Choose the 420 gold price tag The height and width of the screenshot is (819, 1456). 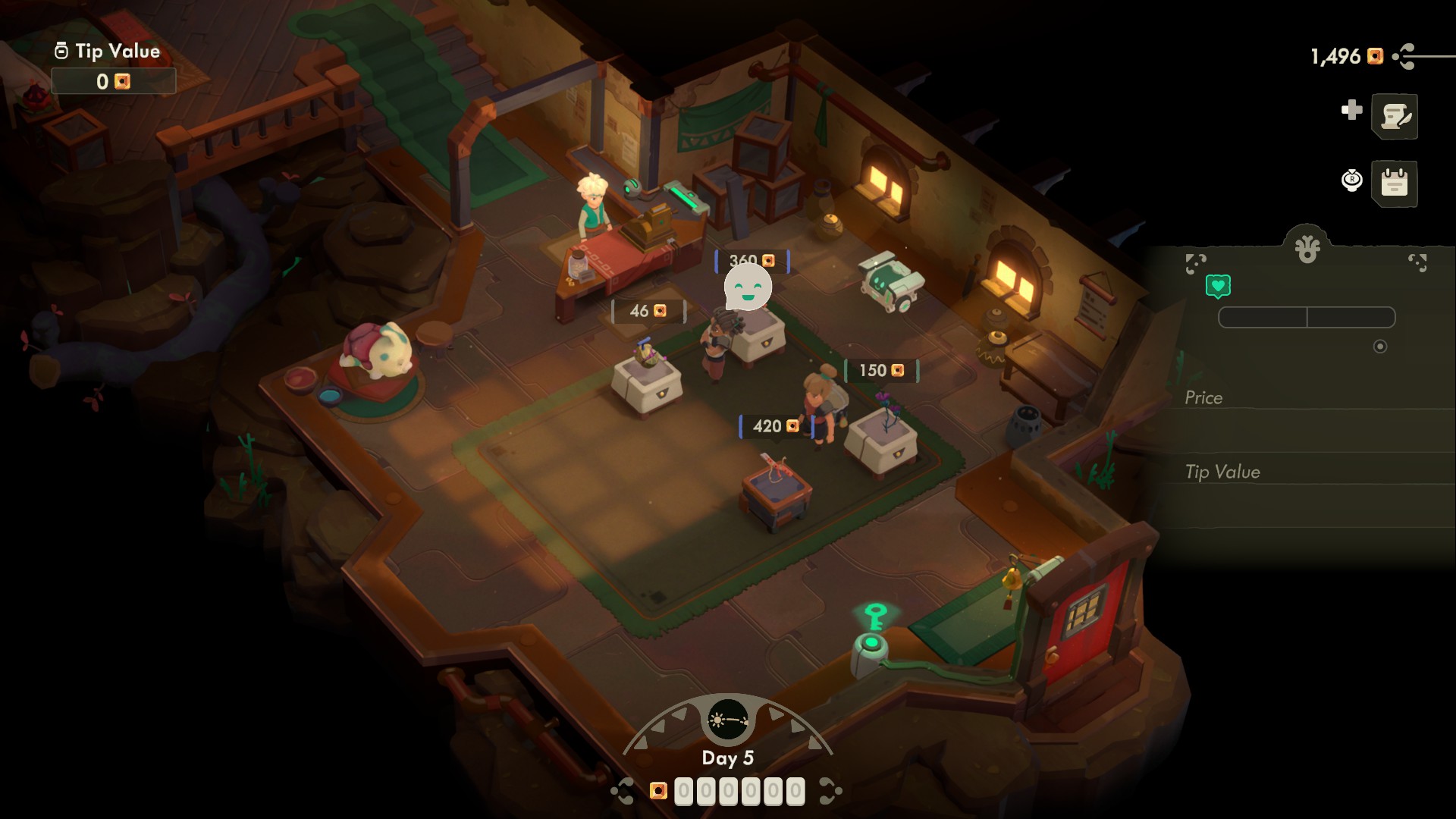[776, 426]
